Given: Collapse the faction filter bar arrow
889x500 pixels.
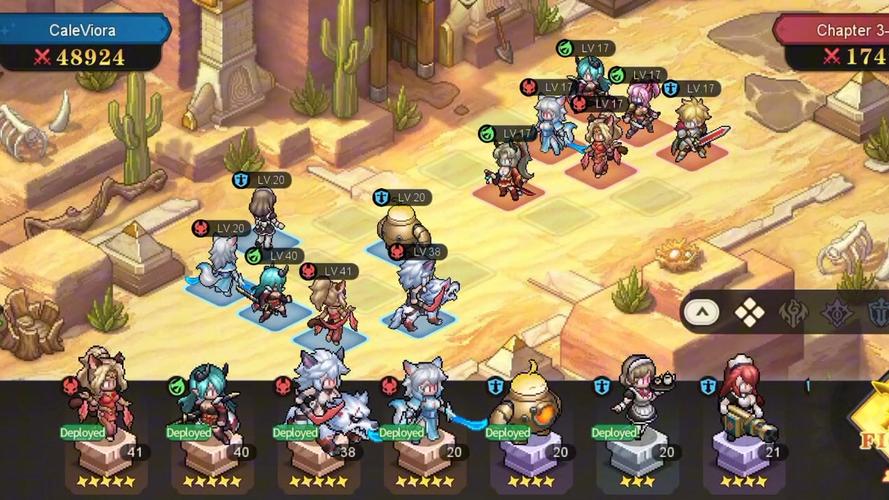Looking at the screenshot, I should click(703, 313).
